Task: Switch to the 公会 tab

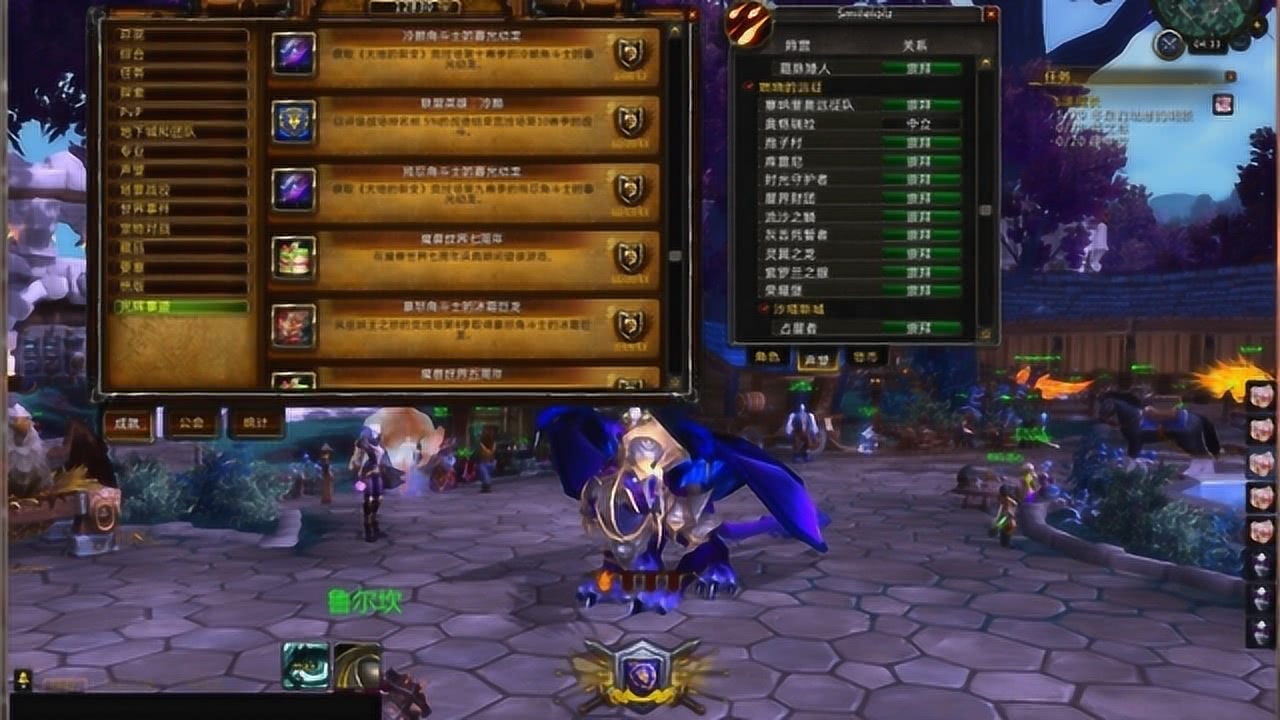Action: pos(192,423)
